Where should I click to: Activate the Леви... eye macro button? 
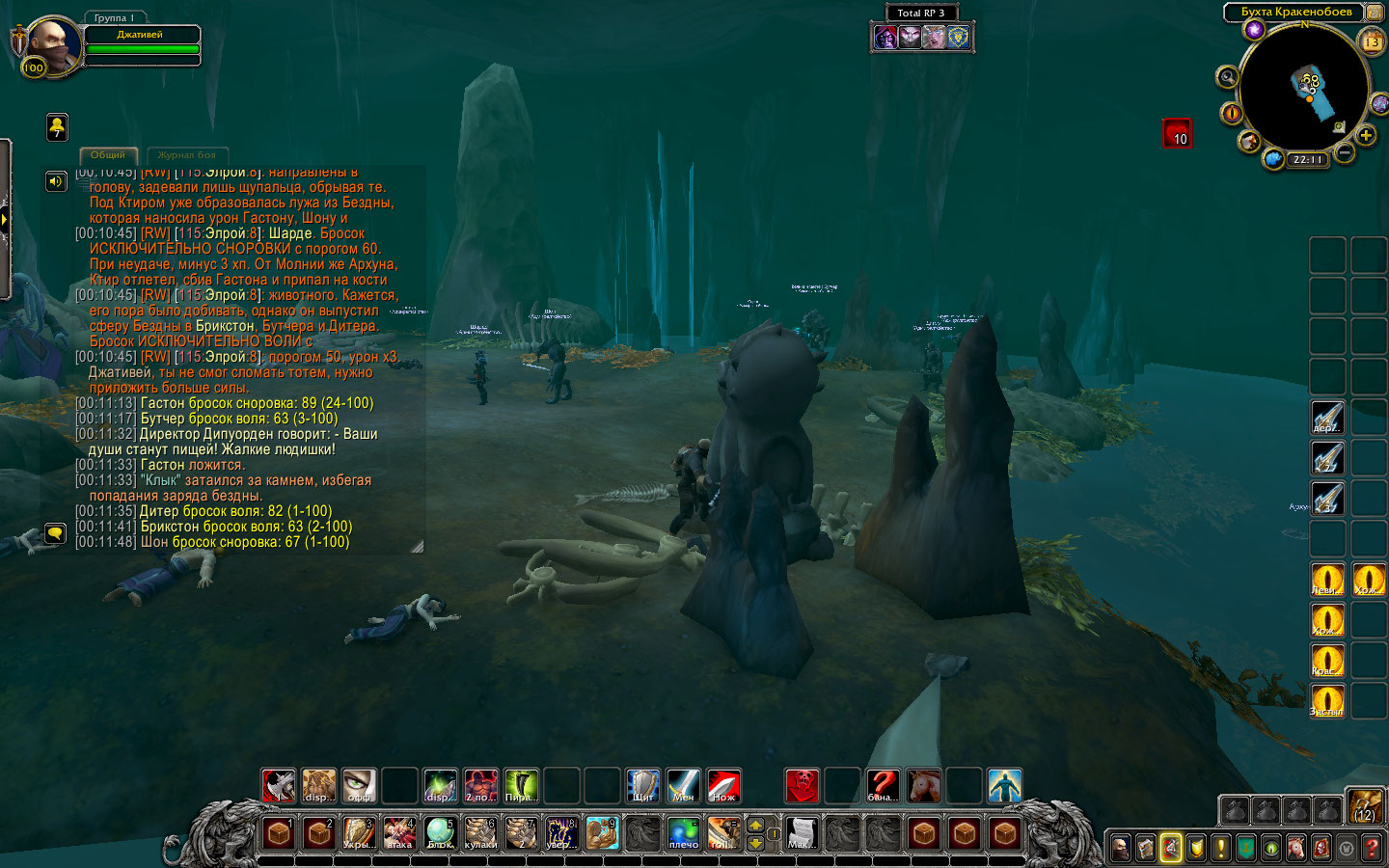click(1327, 580)
